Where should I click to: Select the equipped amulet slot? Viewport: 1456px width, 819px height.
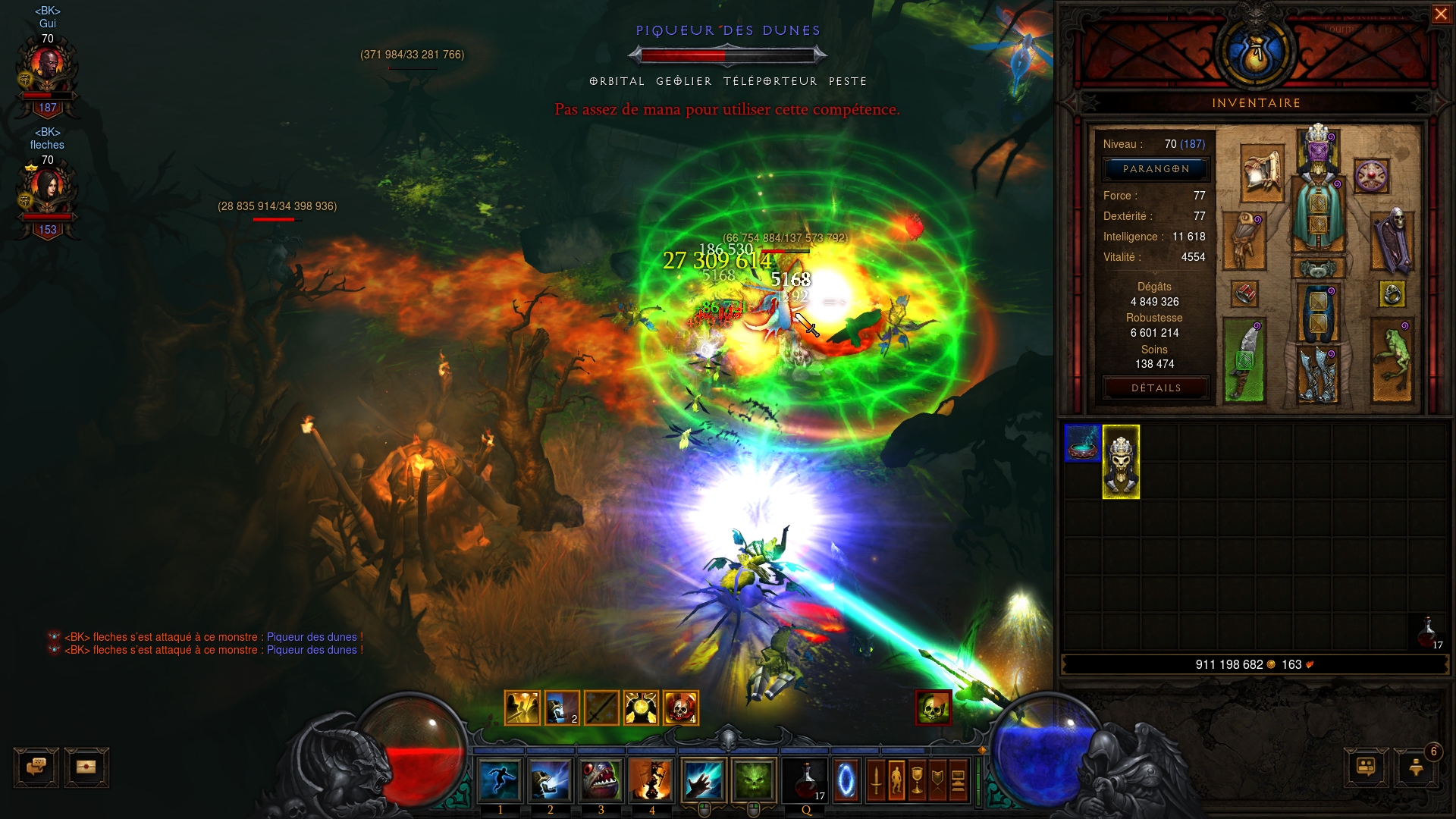(1371, 177)
